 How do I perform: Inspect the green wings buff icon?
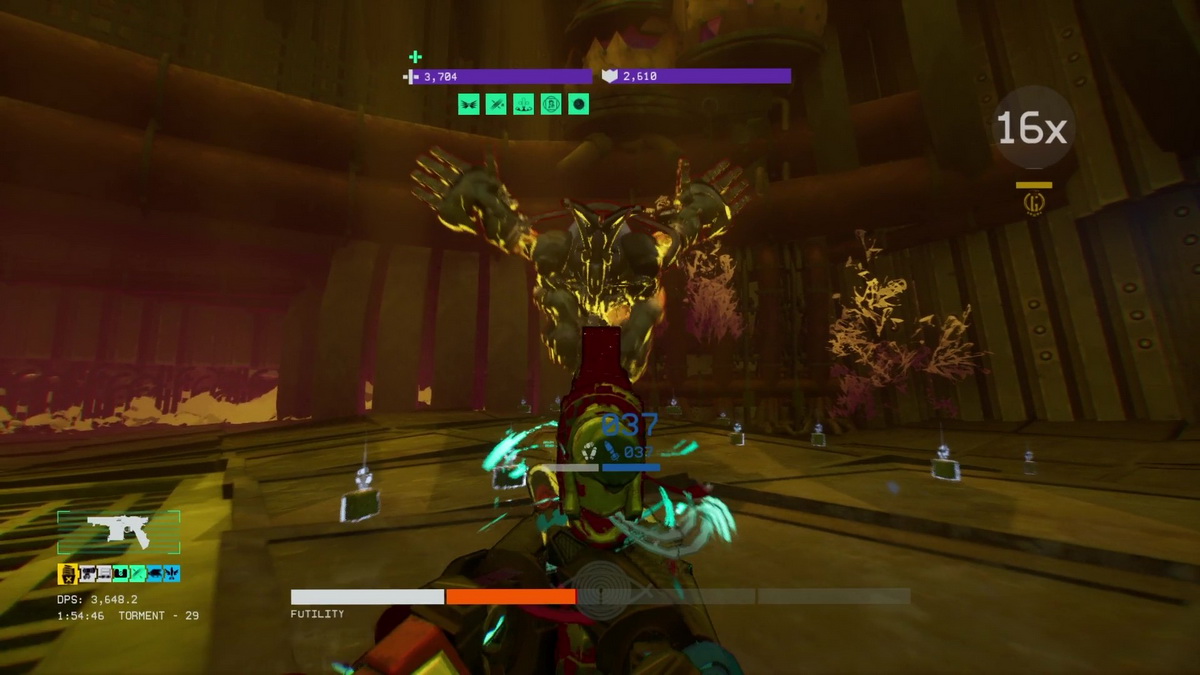pyautogui.click(x=469, y=104)
